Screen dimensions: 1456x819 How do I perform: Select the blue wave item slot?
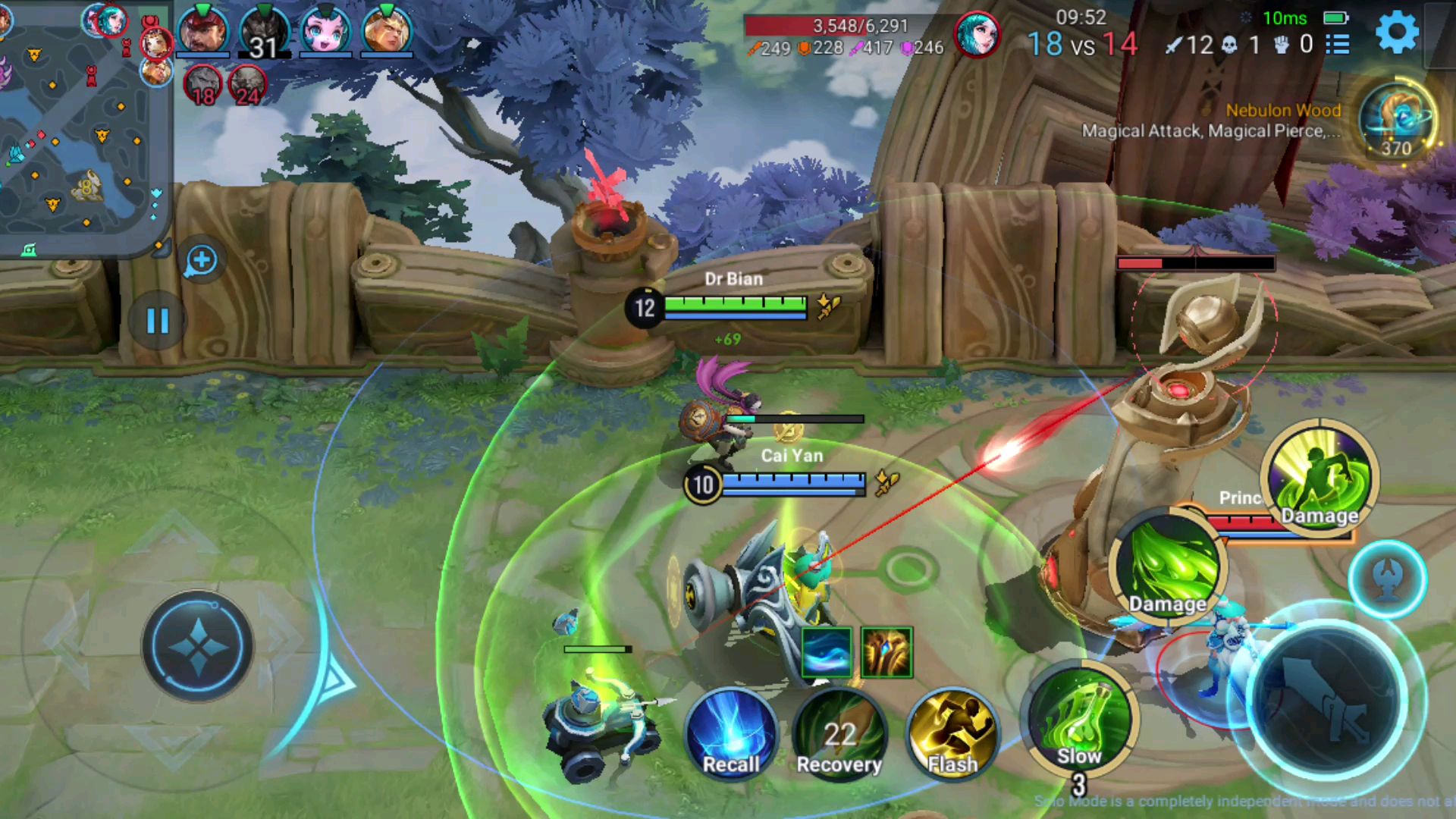(x=826, y=652)
